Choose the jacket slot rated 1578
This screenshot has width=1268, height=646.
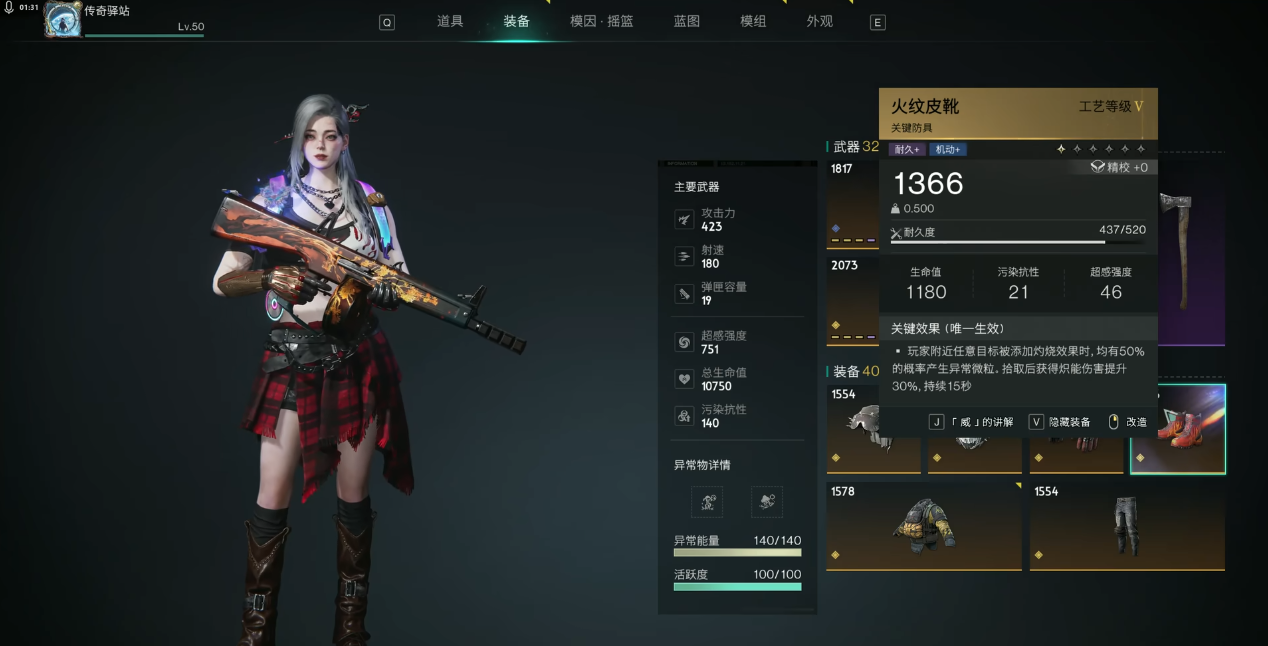[x=923, y=527]
